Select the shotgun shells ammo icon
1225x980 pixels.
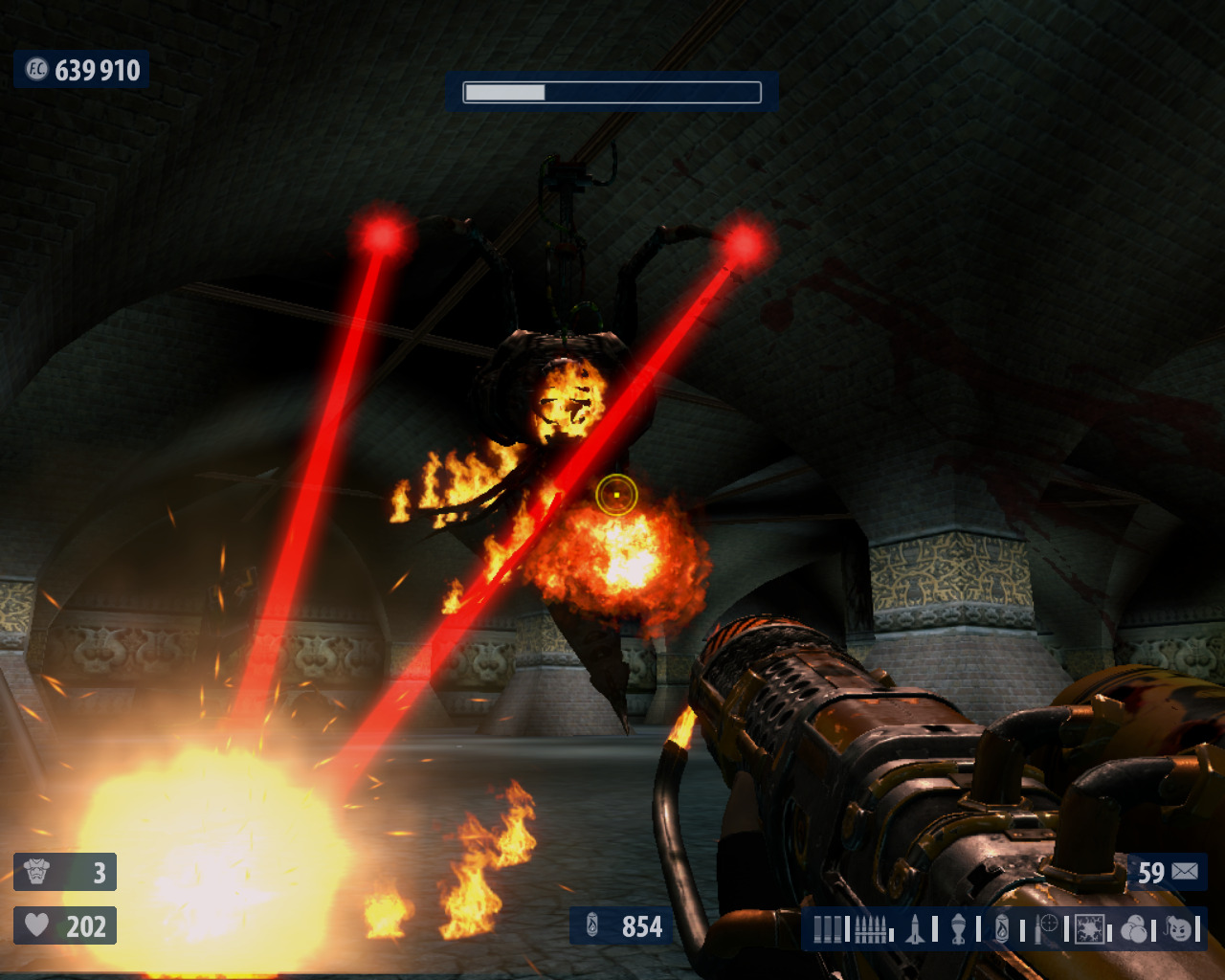point(829,929)
